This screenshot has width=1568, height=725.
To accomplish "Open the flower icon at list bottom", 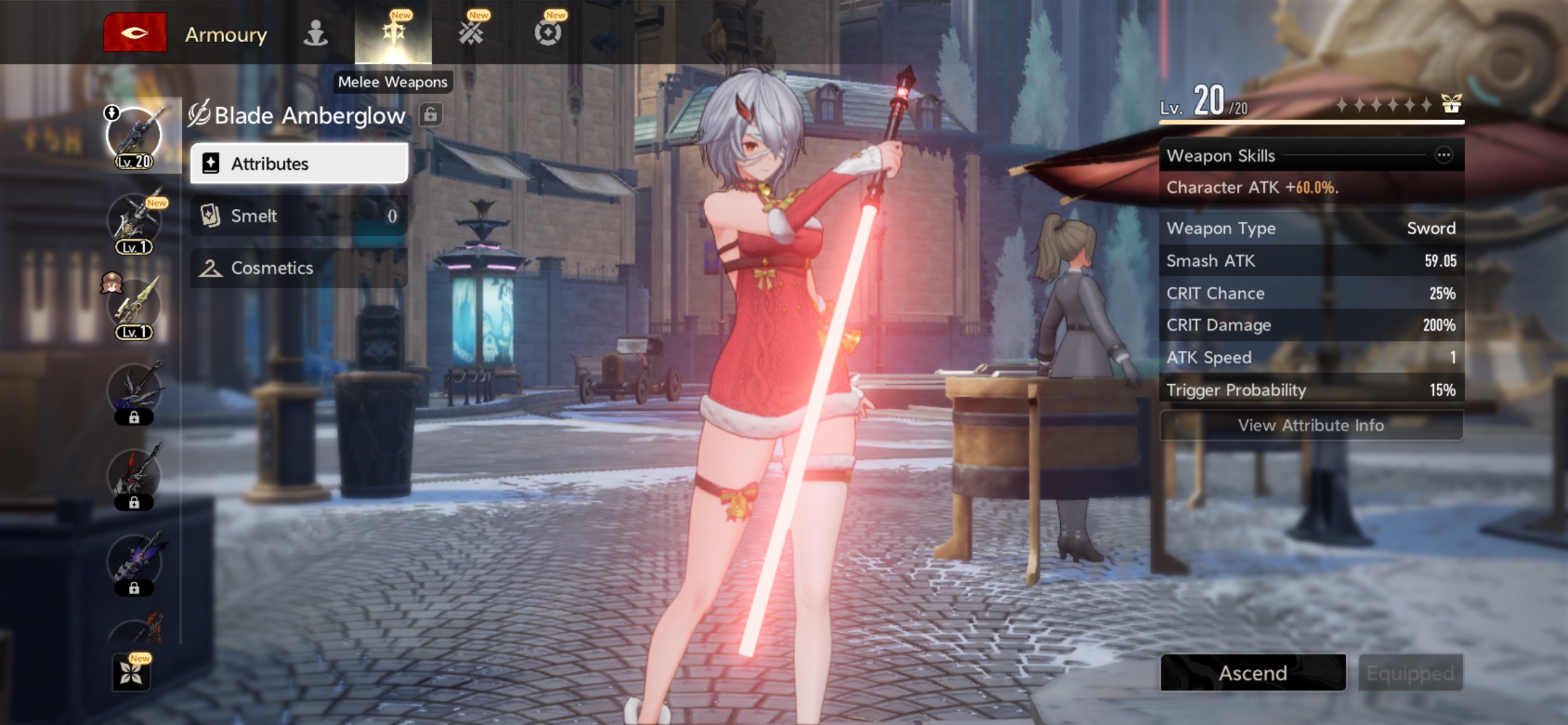I will [x=131, y=673].
